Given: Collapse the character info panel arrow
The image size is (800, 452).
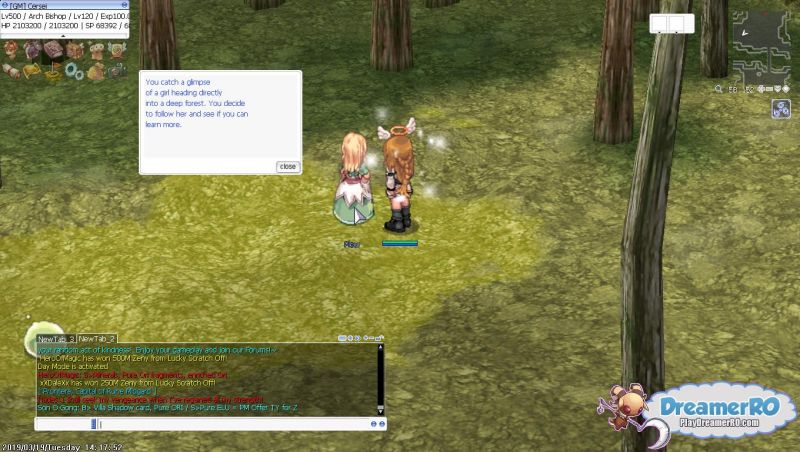Looking at the screenshot, I should 64,37.
